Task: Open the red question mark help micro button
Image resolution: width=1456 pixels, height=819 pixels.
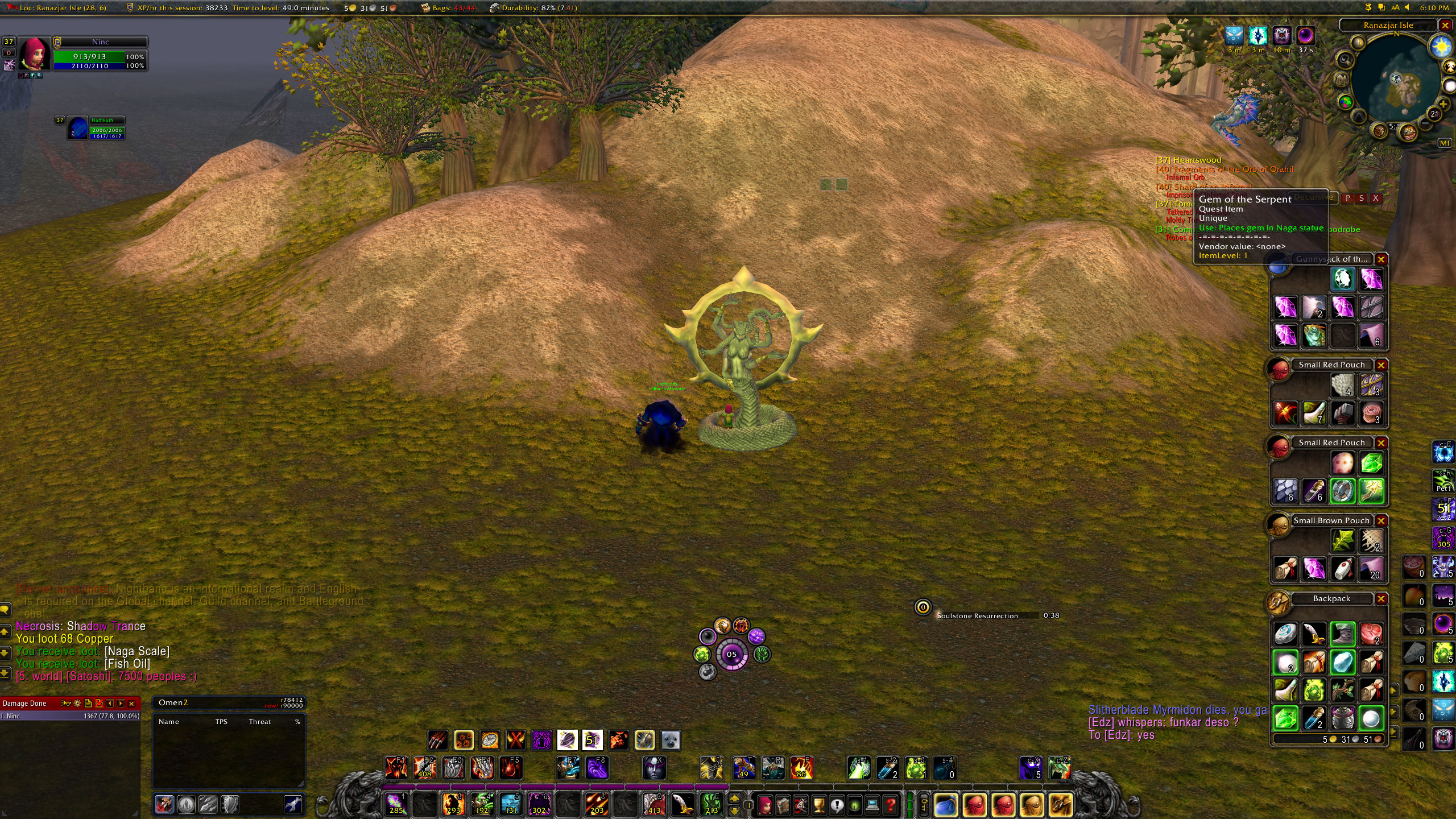Action: [x=891, y=804]
